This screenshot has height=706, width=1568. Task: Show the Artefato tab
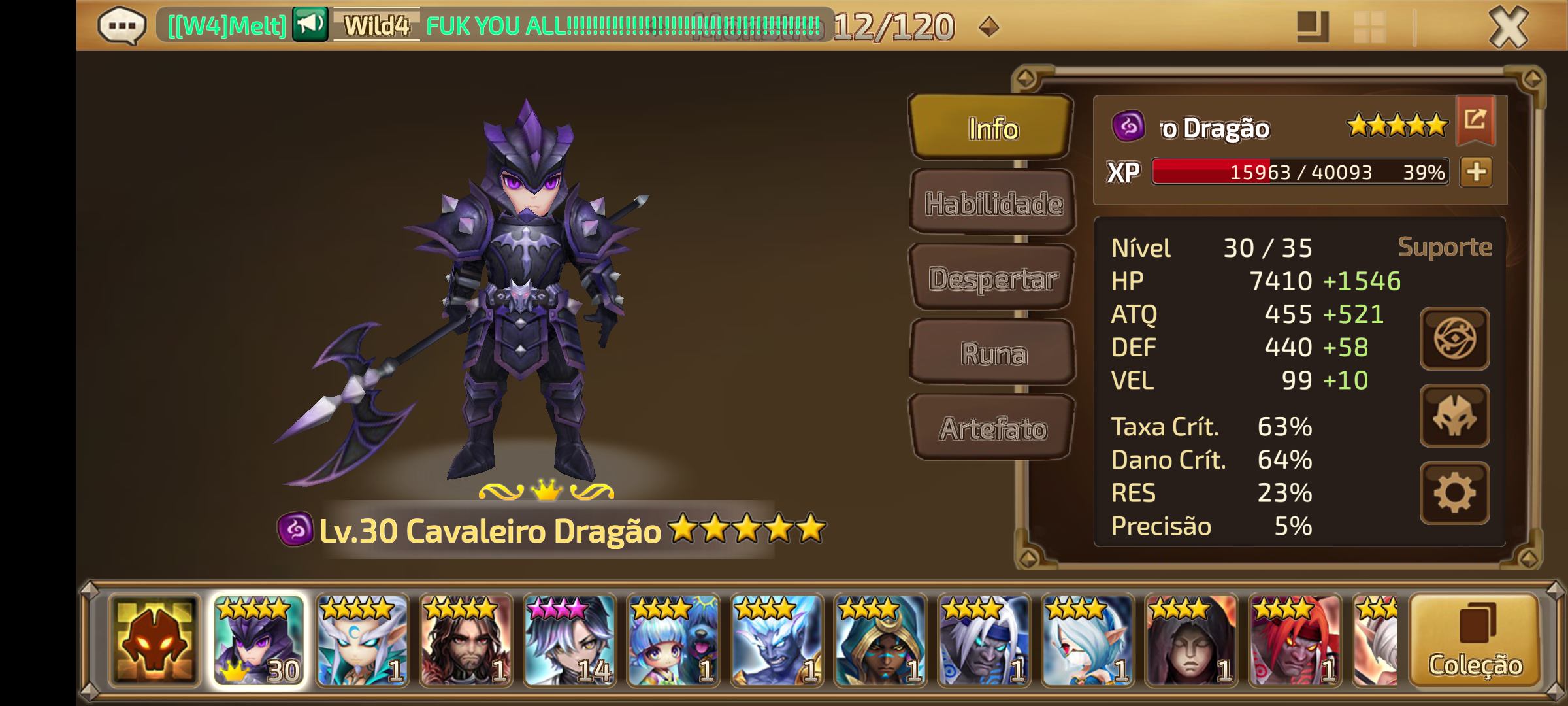coord(993,429)
